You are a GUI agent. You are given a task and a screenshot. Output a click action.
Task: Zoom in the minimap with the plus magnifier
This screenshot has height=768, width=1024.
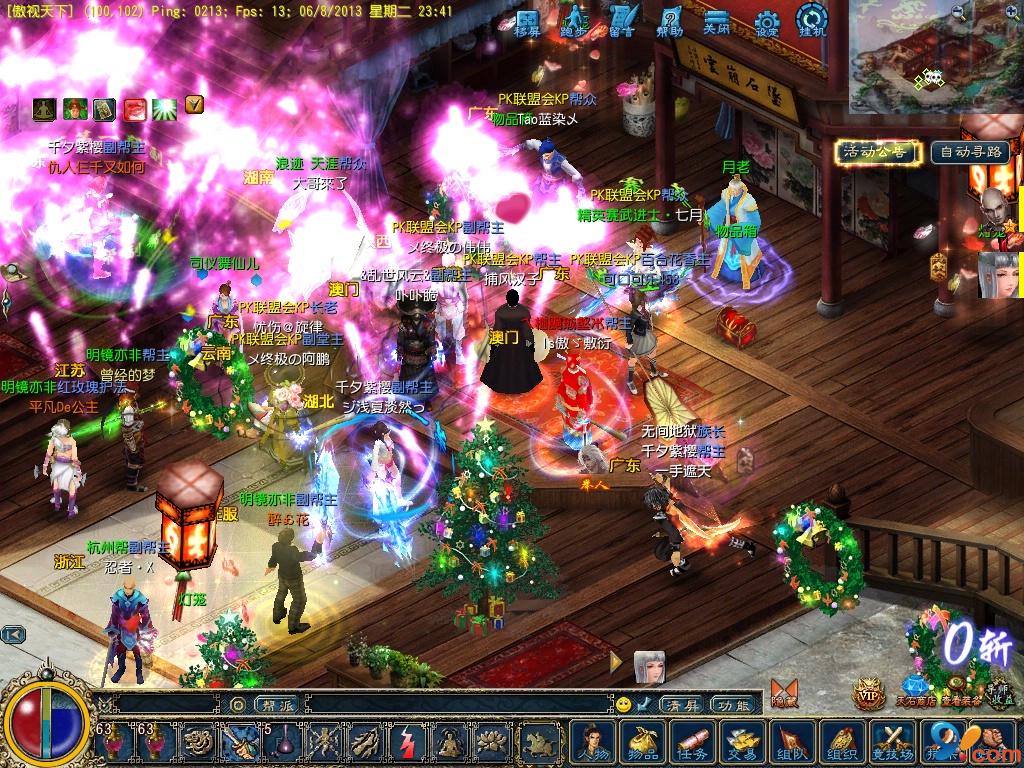click(1011, 13)
